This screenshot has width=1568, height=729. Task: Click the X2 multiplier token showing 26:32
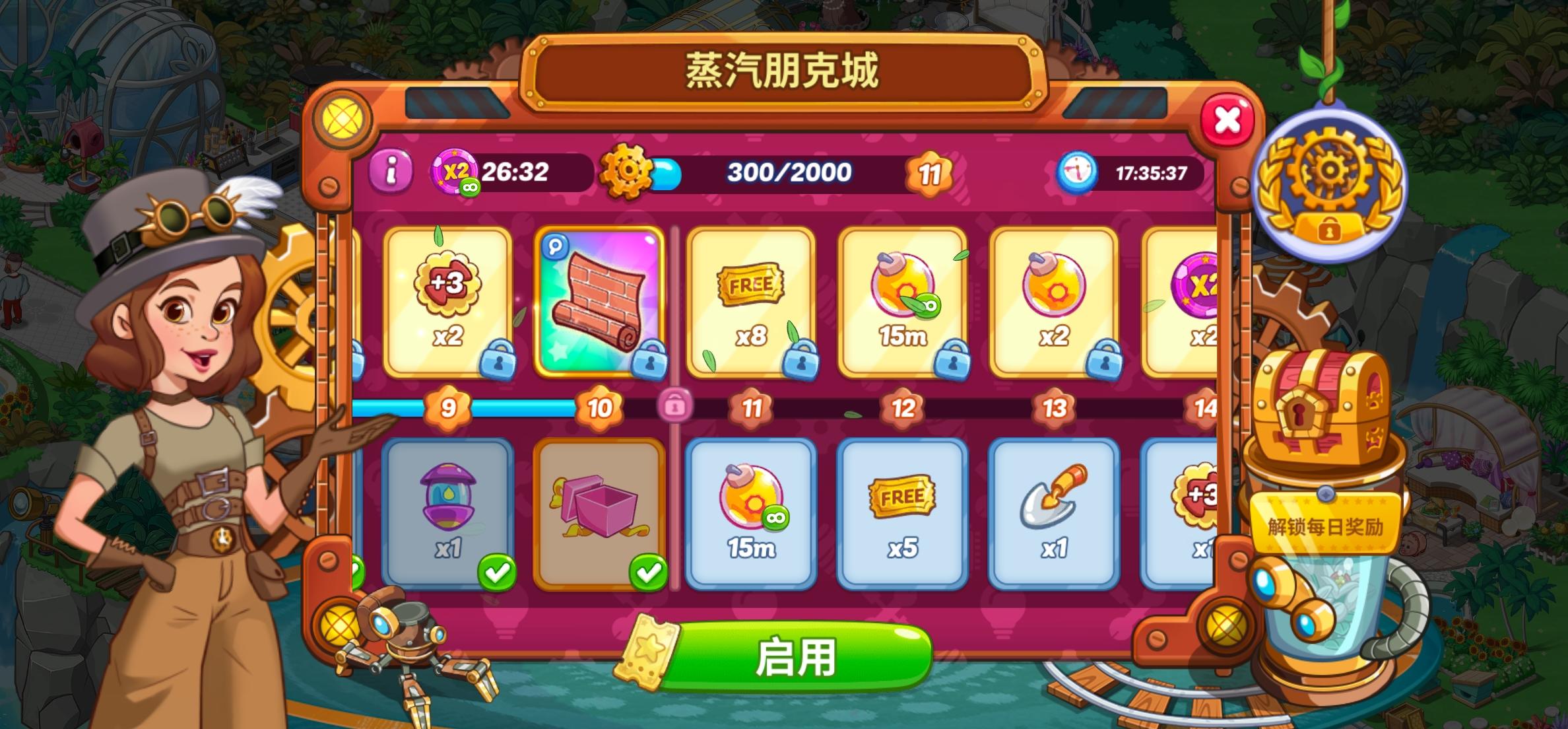click(x=457, y=173)
